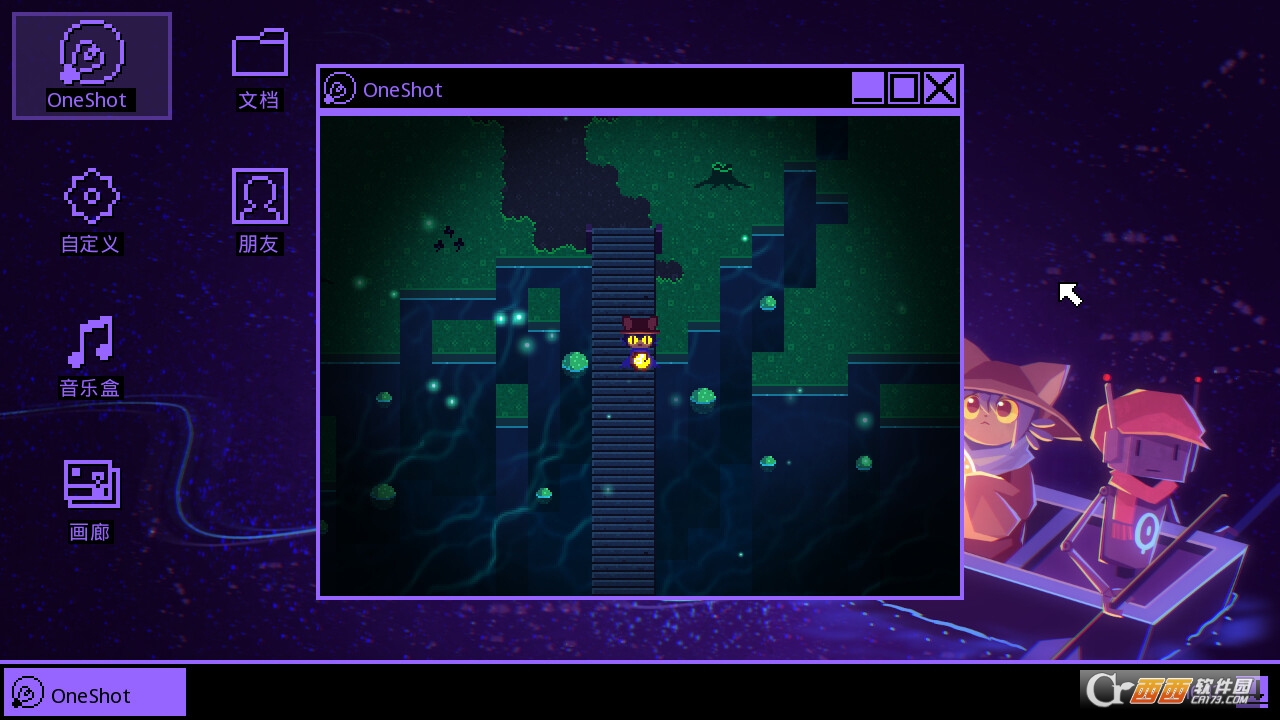Open the 自定义 customize gear icon
This screenshot has width=1280, height=720.
(x=91, y=196)
